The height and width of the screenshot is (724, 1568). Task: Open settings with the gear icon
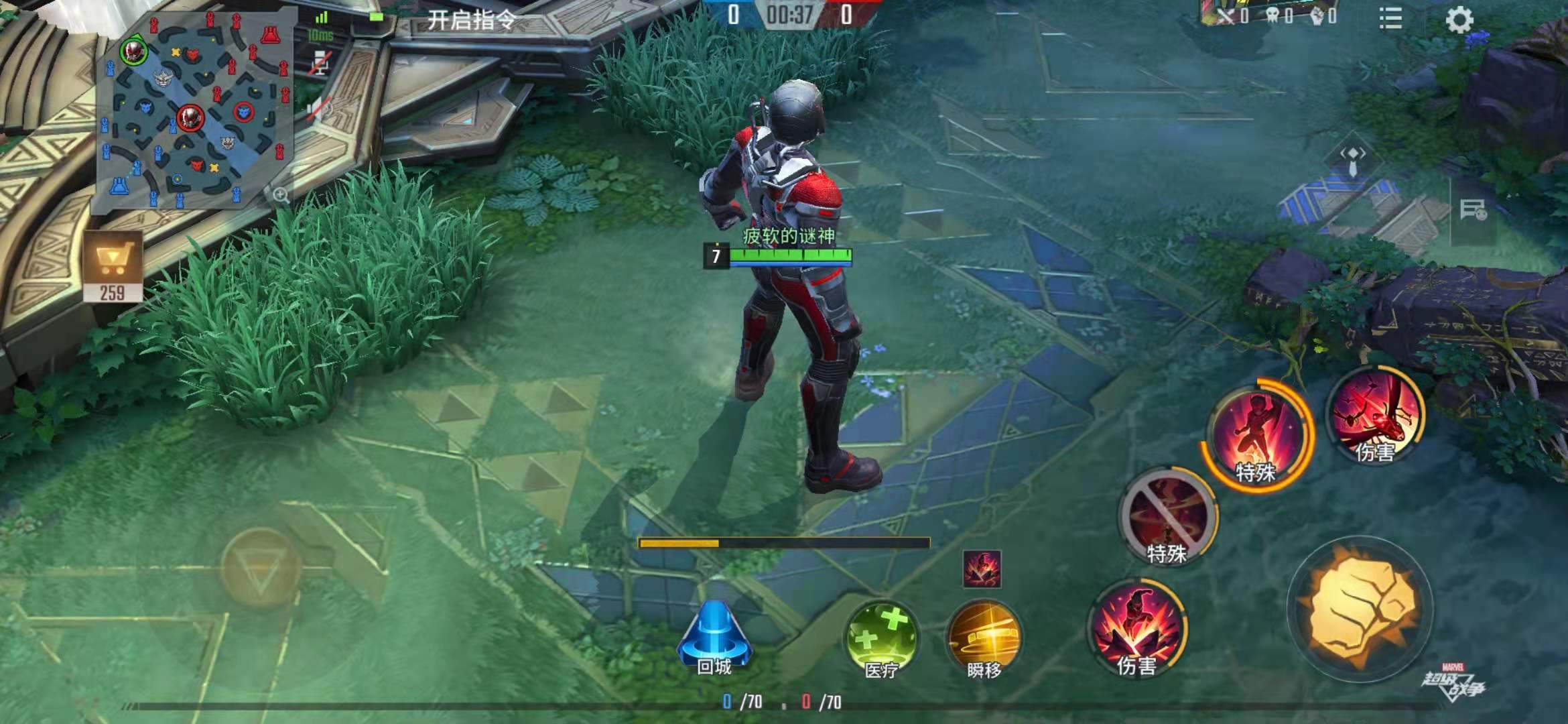click(x=1459, y=19)
